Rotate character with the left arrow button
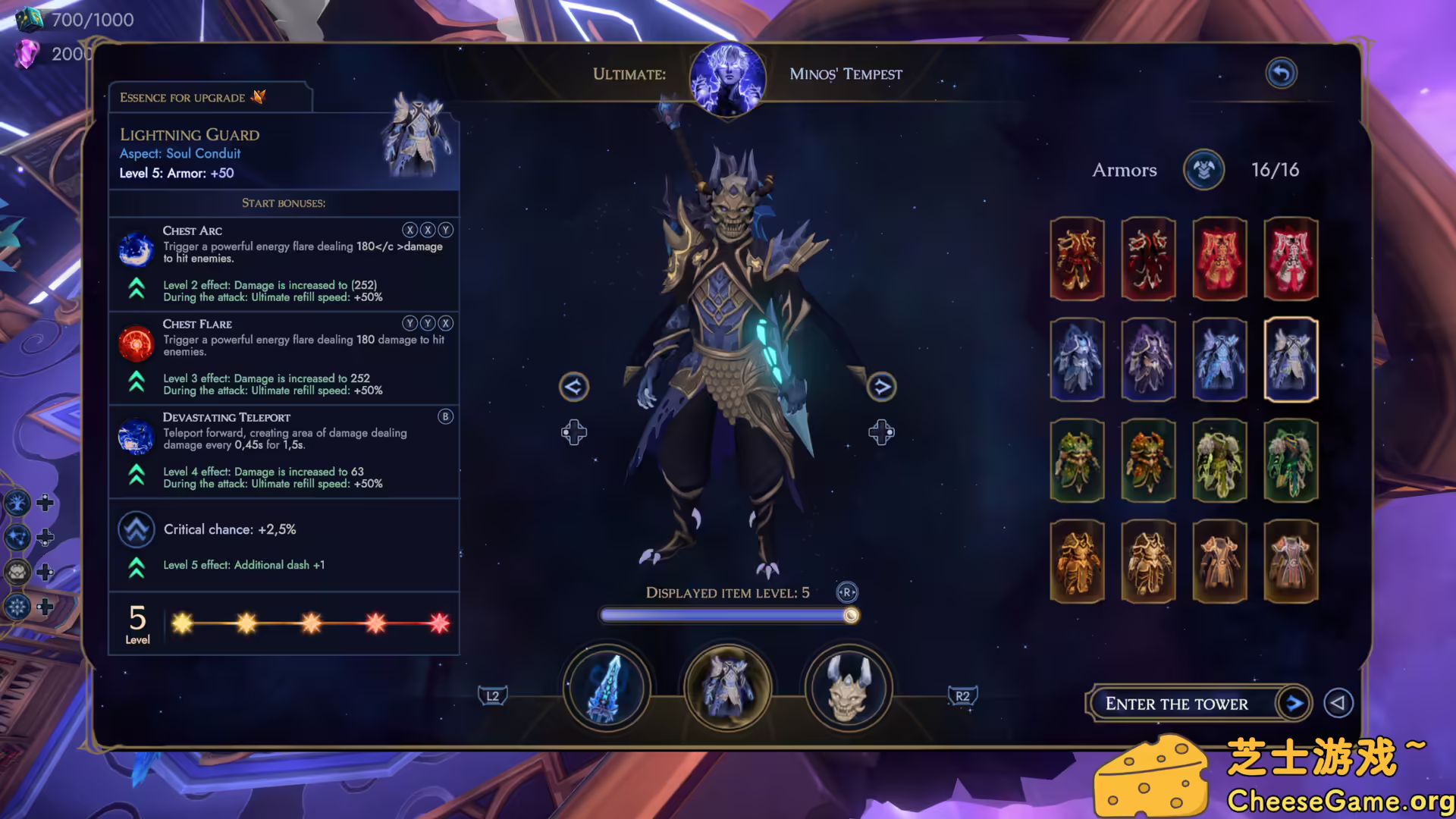This screenshot has height=819, width=1456. pos(573,387)
